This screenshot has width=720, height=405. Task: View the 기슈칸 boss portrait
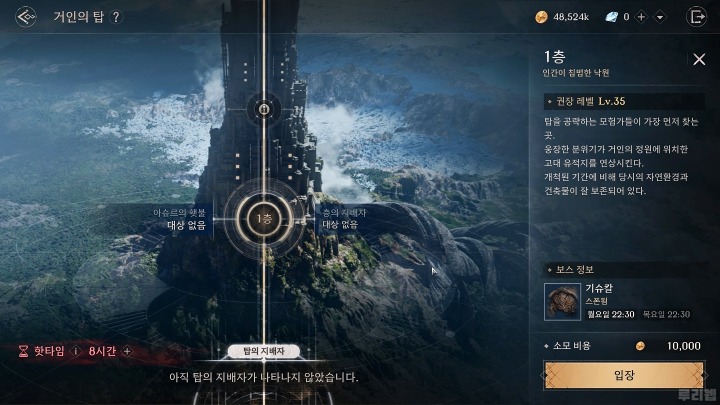[562, 300]
